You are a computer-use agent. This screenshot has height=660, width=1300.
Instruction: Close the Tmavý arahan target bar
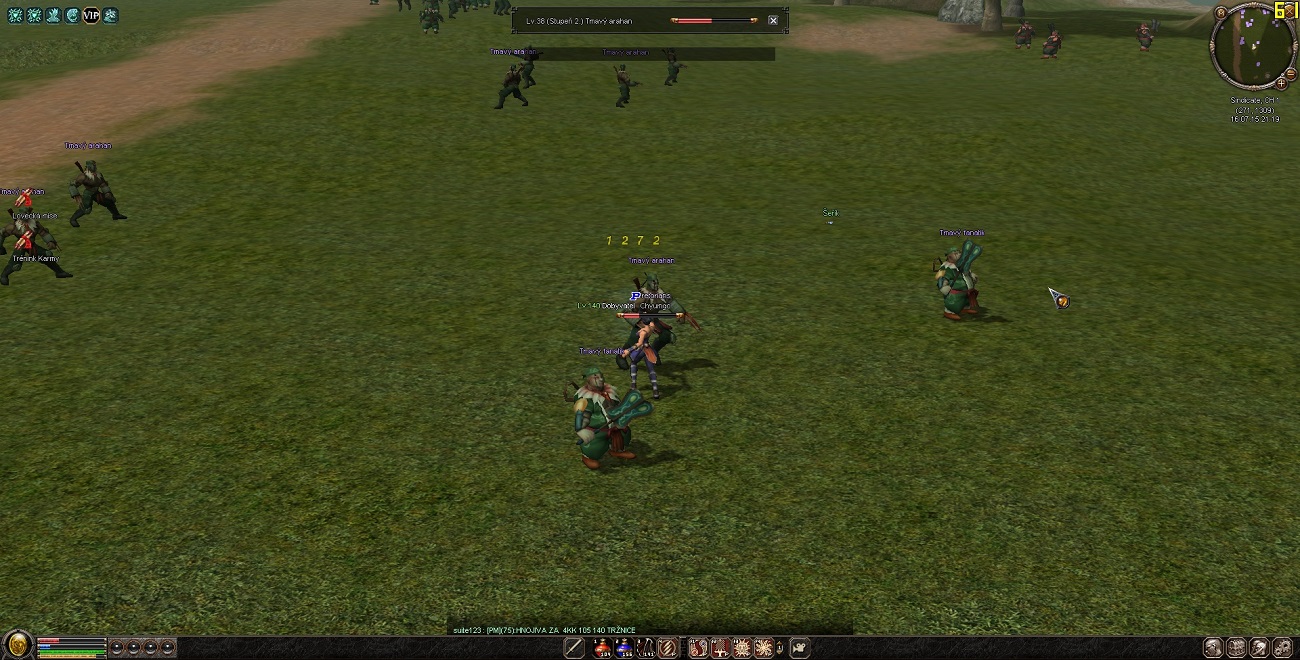[x=773, y=20]
